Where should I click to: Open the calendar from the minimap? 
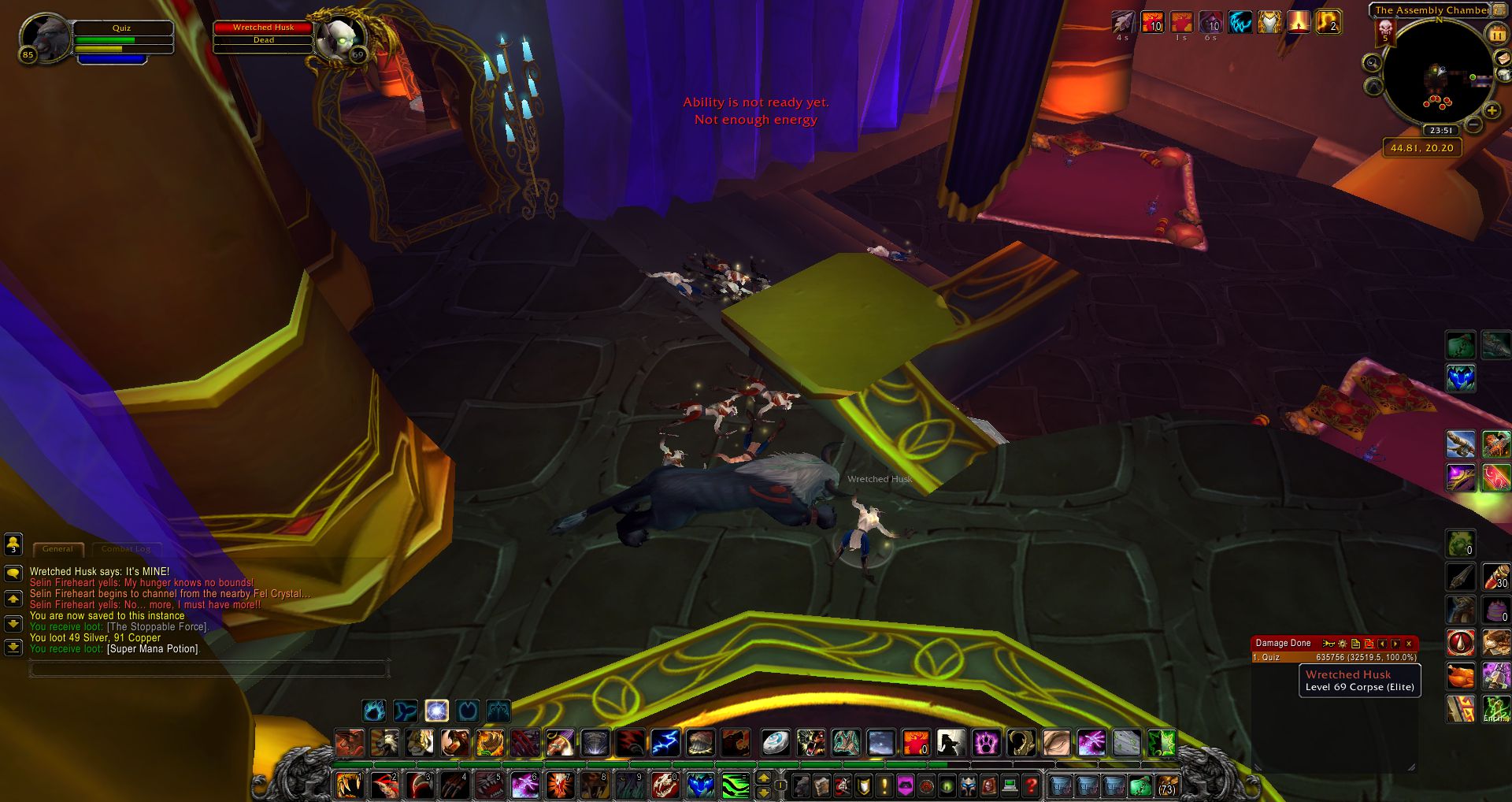pyautogui.click(x=1498, y=32)
